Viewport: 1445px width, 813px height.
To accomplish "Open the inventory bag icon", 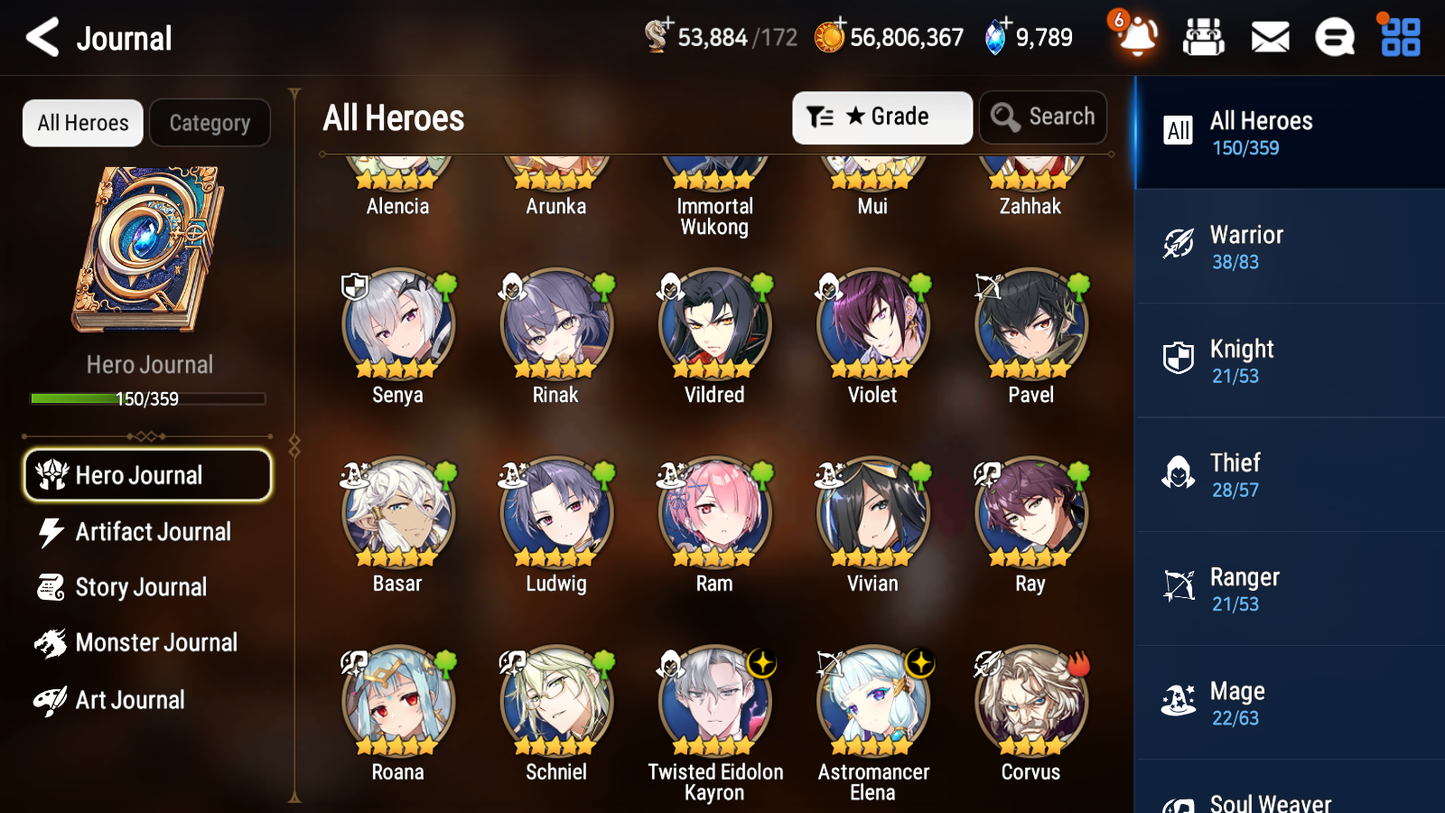I will click(1203, 36).
